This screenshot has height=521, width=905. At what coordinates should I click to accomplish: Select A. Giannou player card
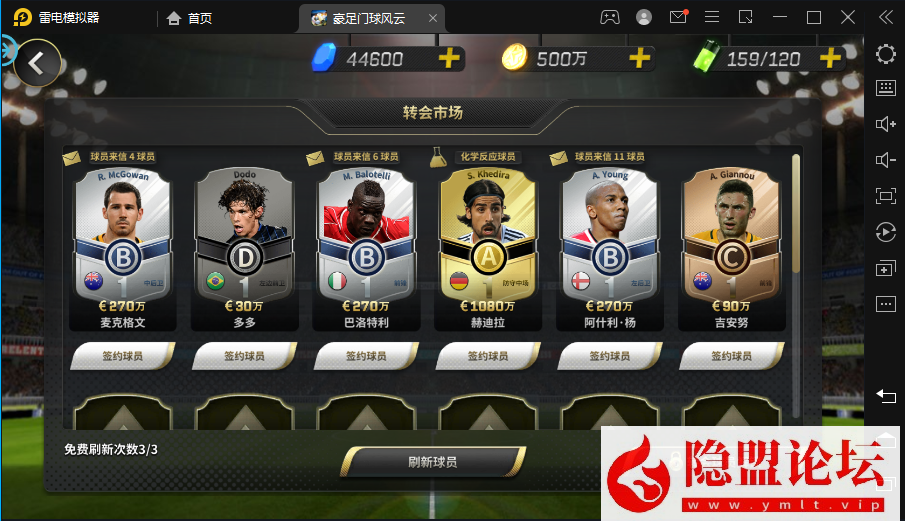(x=731, y=240)
